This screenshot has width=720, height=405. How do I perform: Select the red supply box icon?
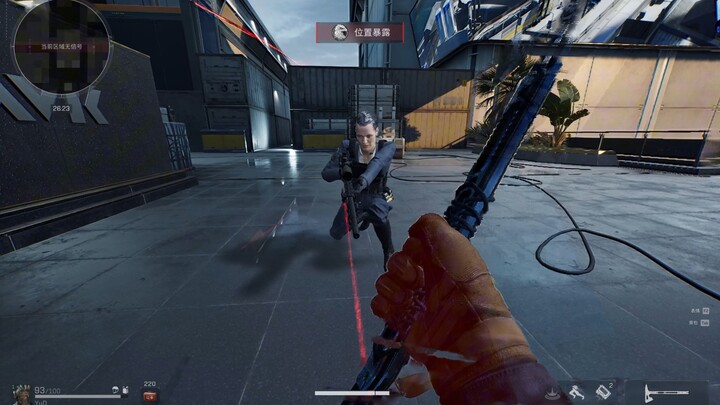[x=150, y=396]
